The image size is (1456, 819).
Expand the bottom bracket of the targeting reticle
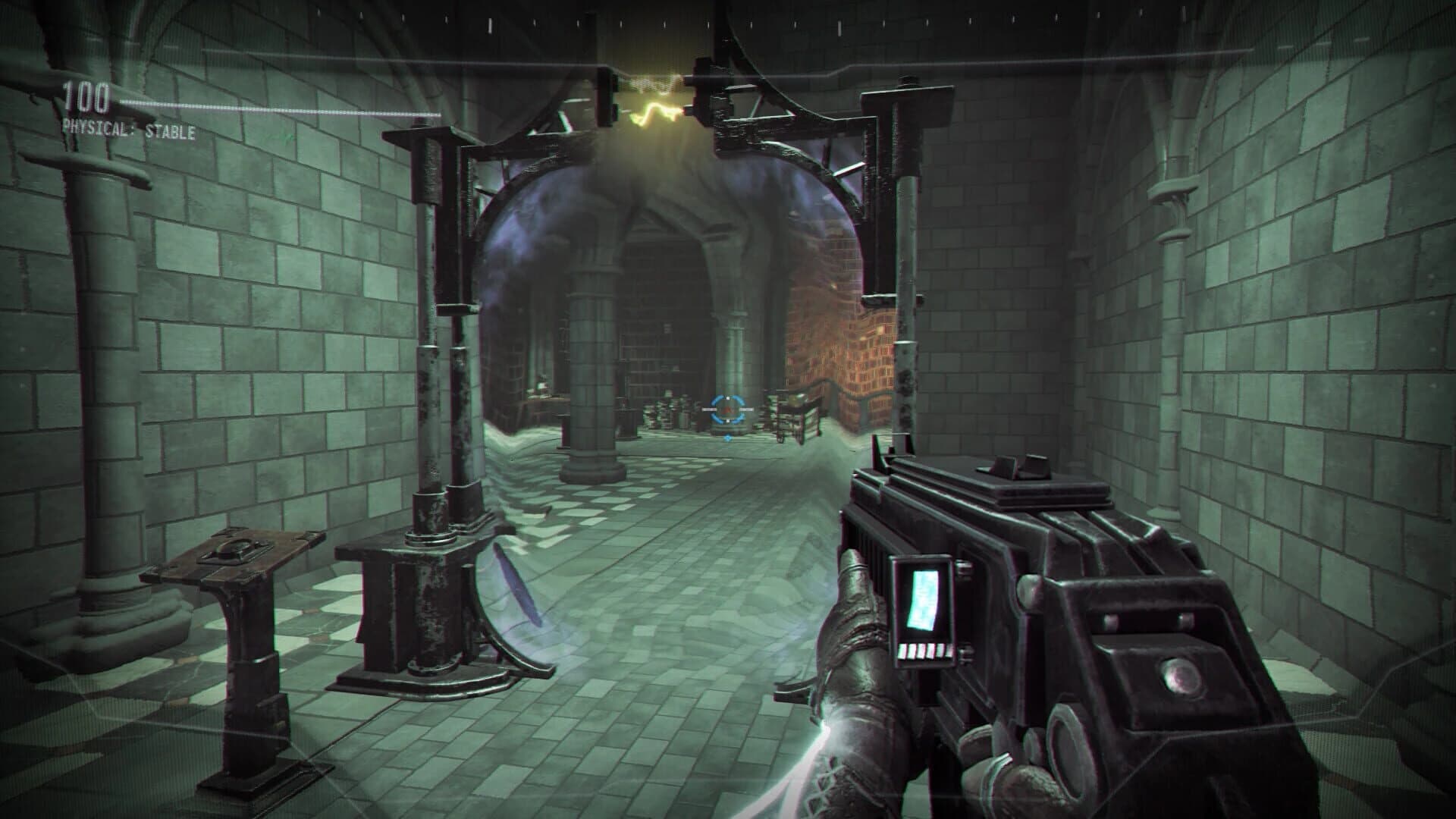point(728,422)
